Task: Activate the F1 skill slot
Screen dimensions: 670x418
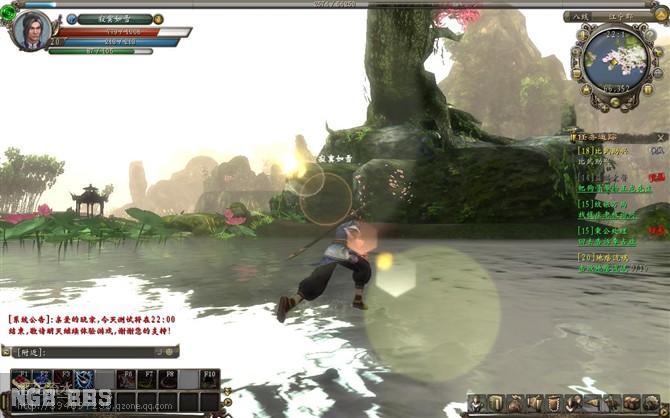Action: [x=21, y=379]
